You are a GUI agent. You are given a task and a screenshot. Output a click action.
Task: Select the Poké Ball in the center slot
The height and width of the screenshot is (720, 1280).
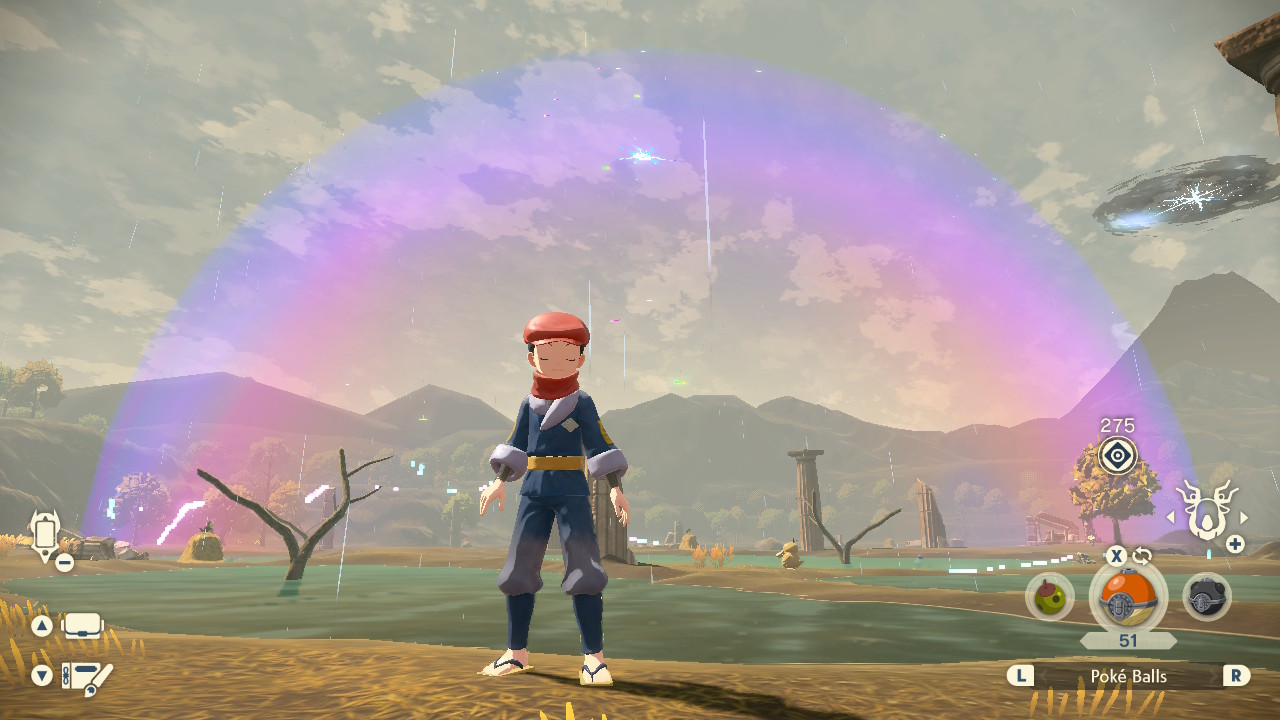[x=1128, y=598]
